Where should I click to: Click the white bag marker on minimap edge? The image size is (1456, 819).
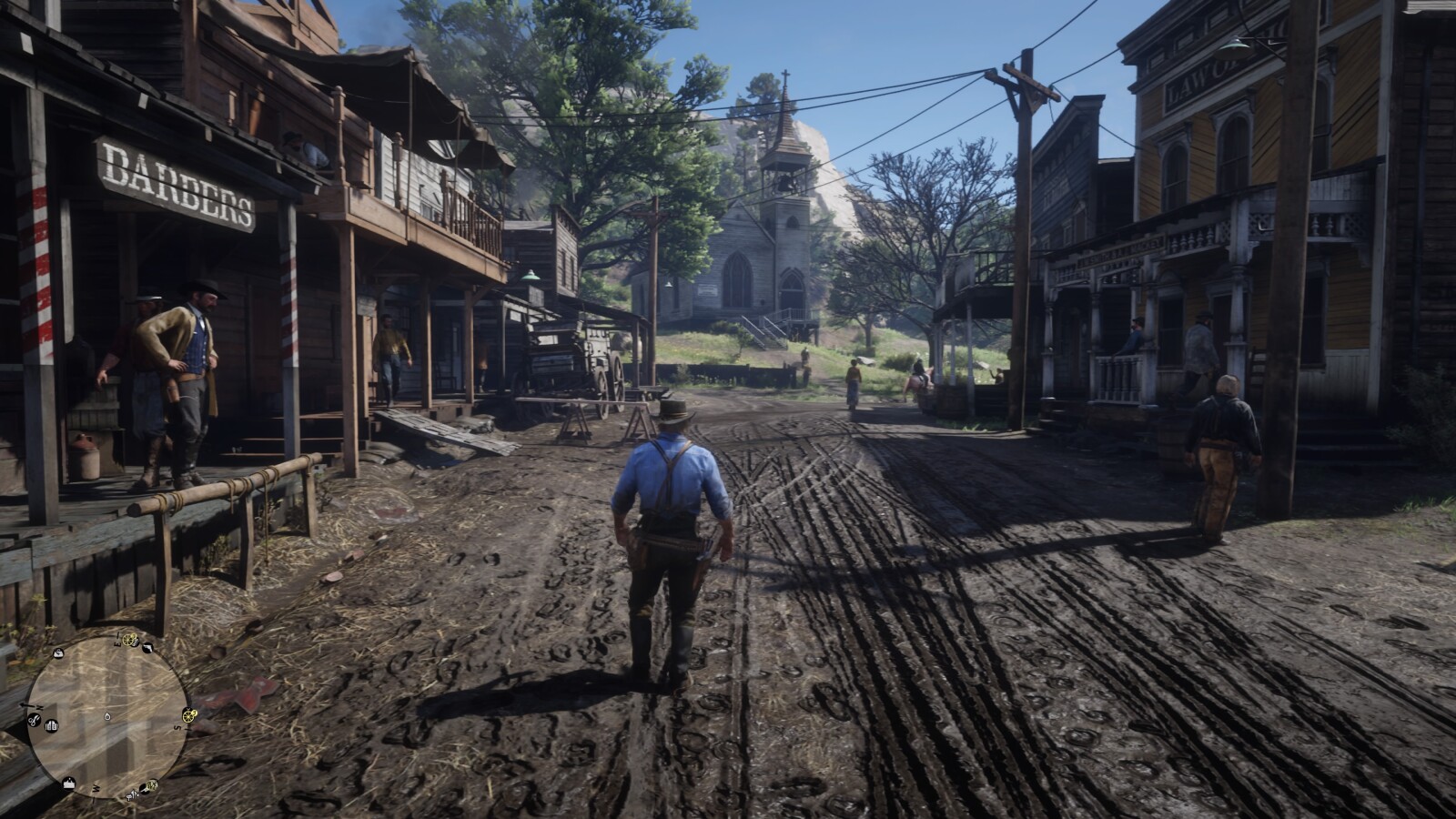[58, 653]
